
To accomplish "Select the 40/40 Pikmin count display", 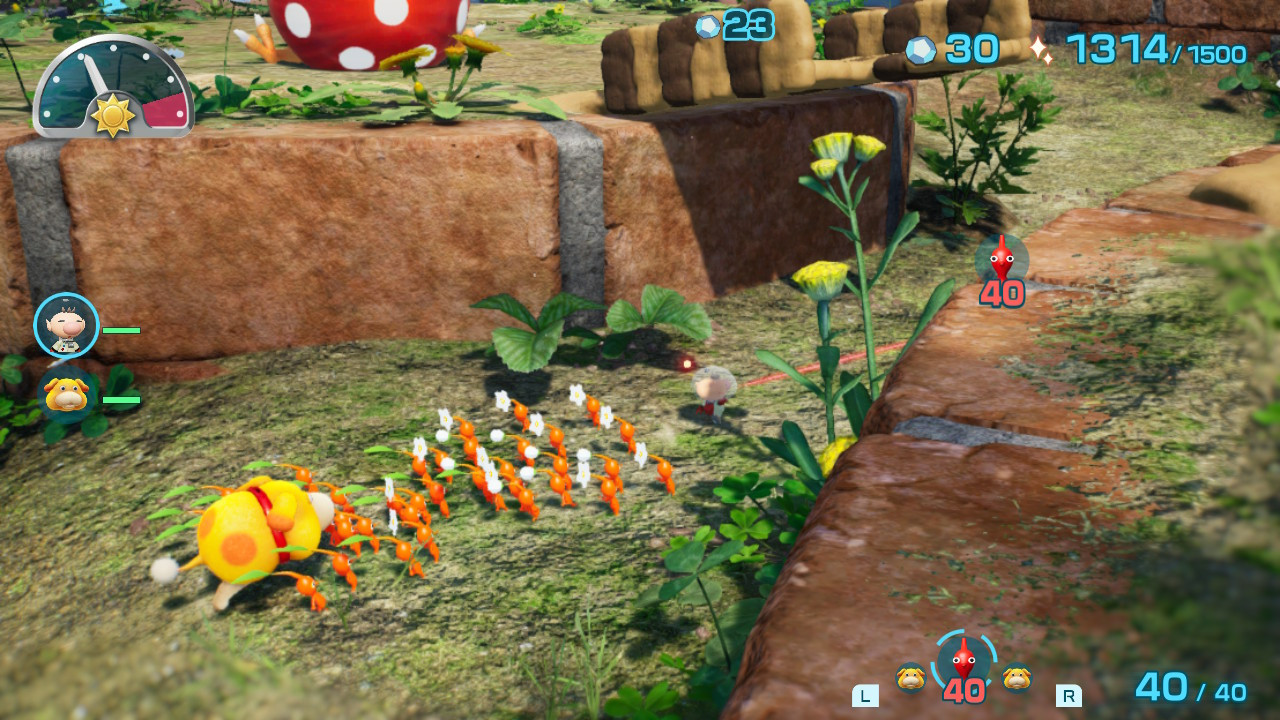I will click(1192, 686).
